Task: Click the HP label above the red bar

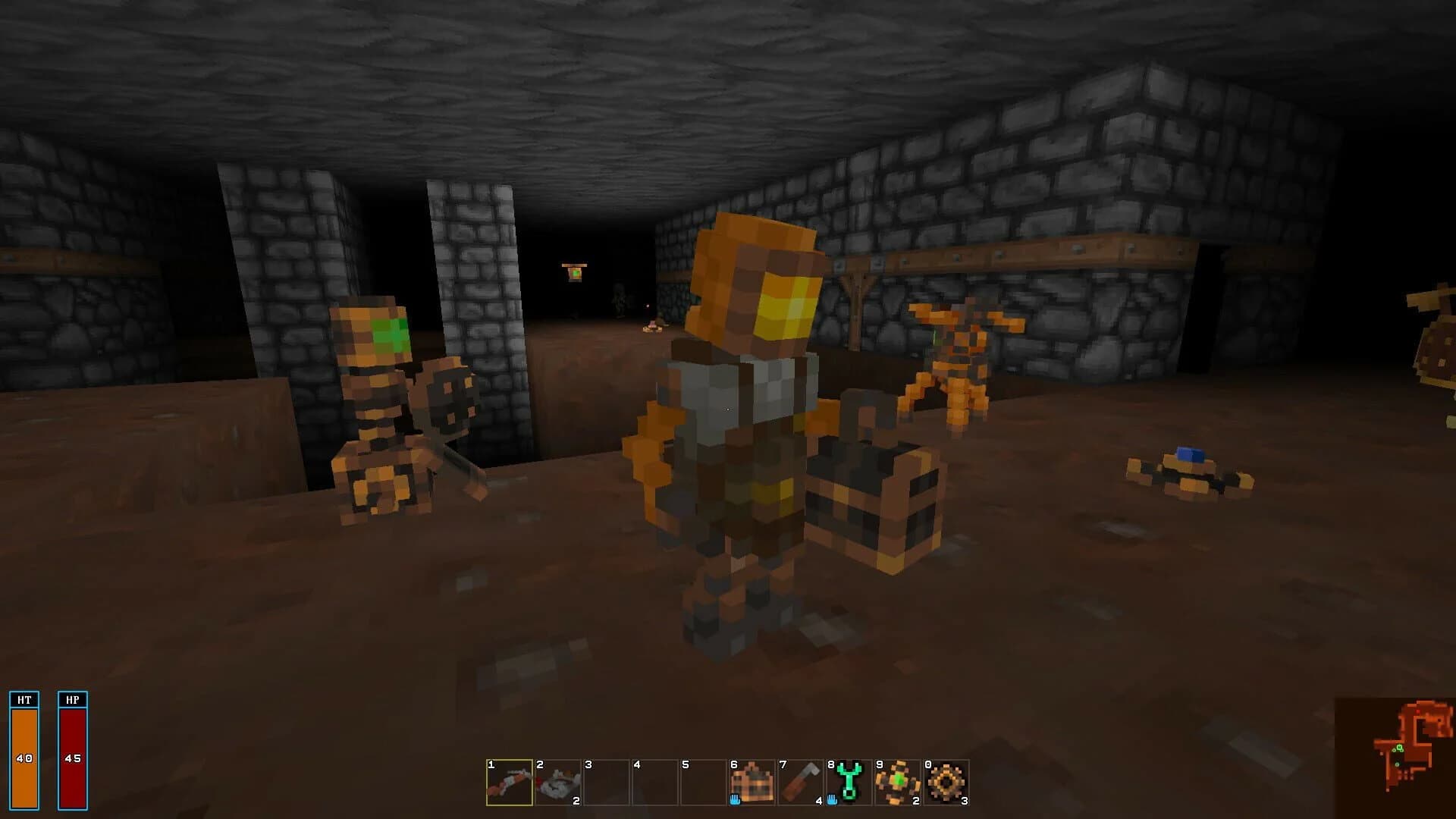Action: [72, 701]
